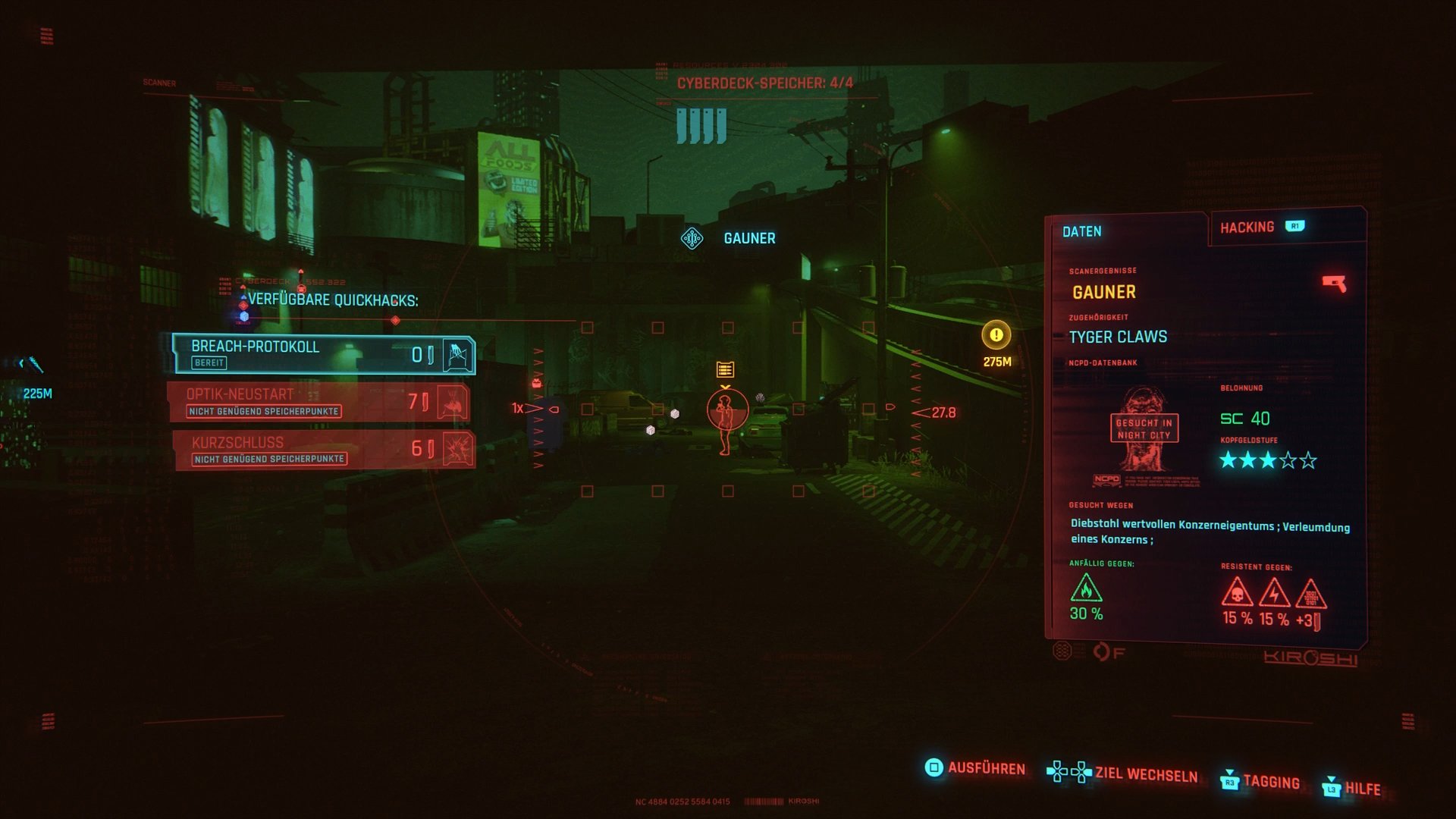This screenshot has width=1456, height=819.
Task: Switch to the HACKING tab
Action: (x=1248, y=226)
